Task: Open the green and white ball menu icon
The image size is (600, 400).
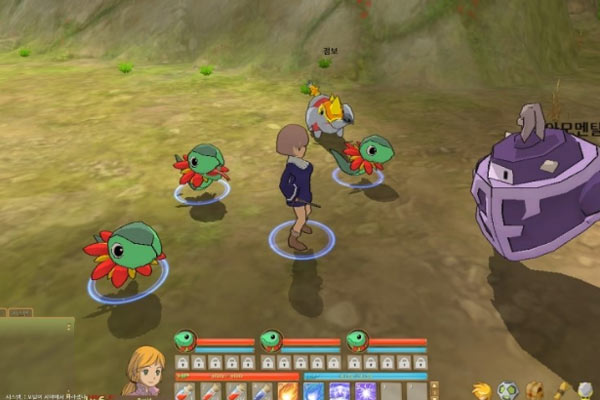Action: pos(508,390)
